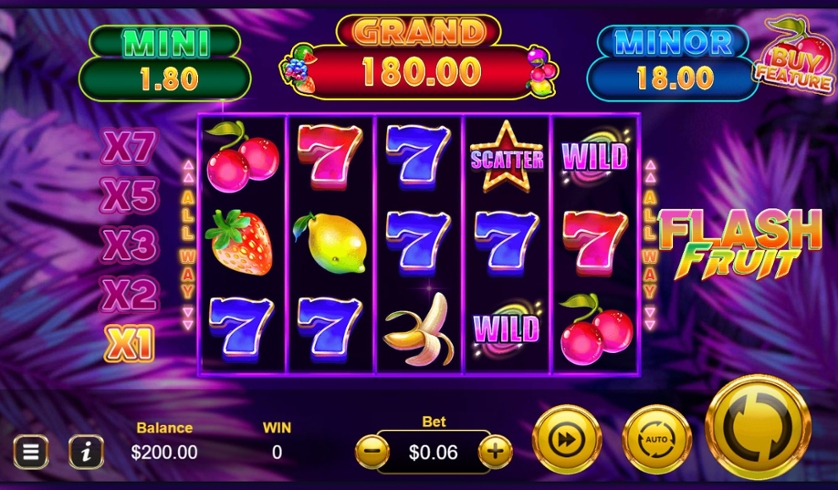This screenshot has height=490, width=838.
Task: Open the hamburger menu
Action: pos(30,452)
